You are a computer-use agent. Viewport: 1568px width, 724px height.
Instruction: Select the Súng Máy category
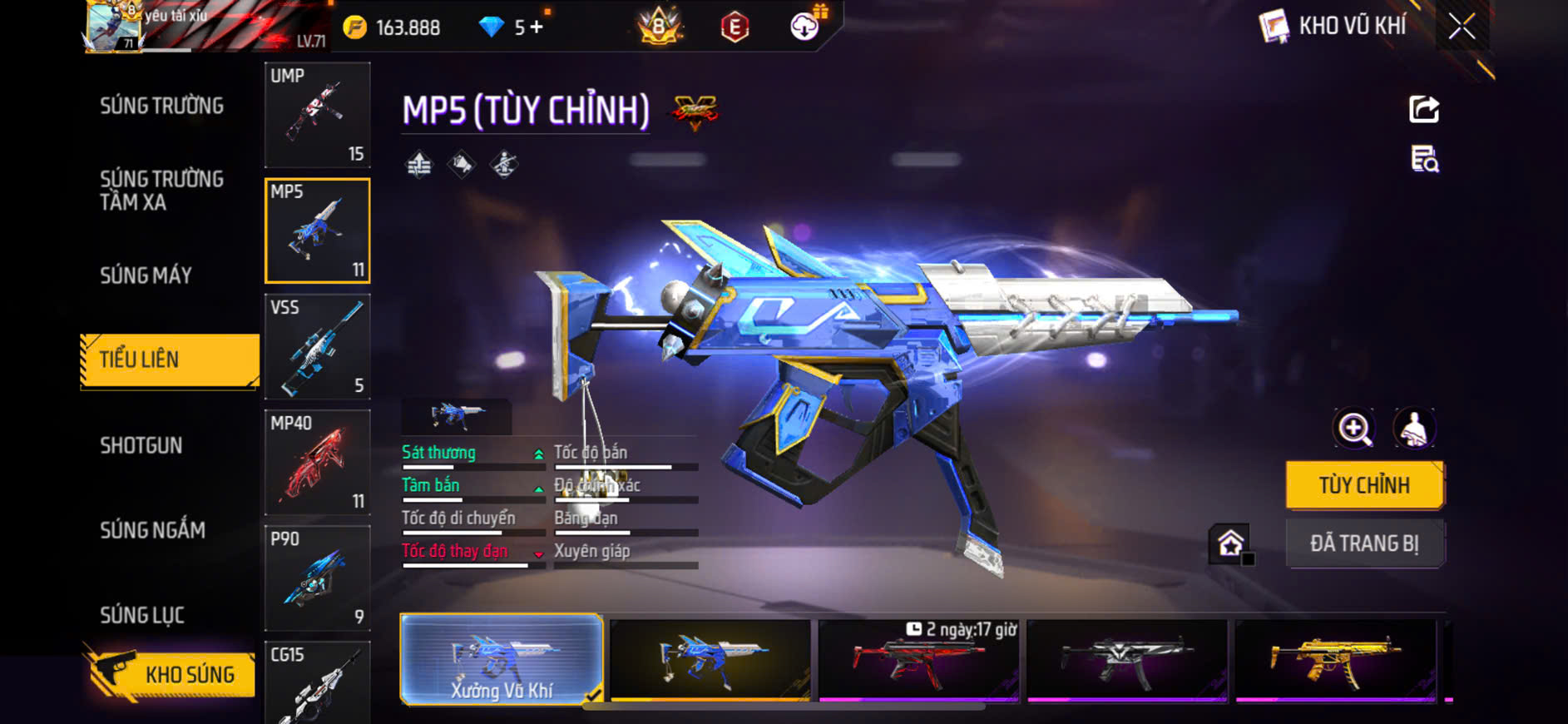[x=146, y=275]
